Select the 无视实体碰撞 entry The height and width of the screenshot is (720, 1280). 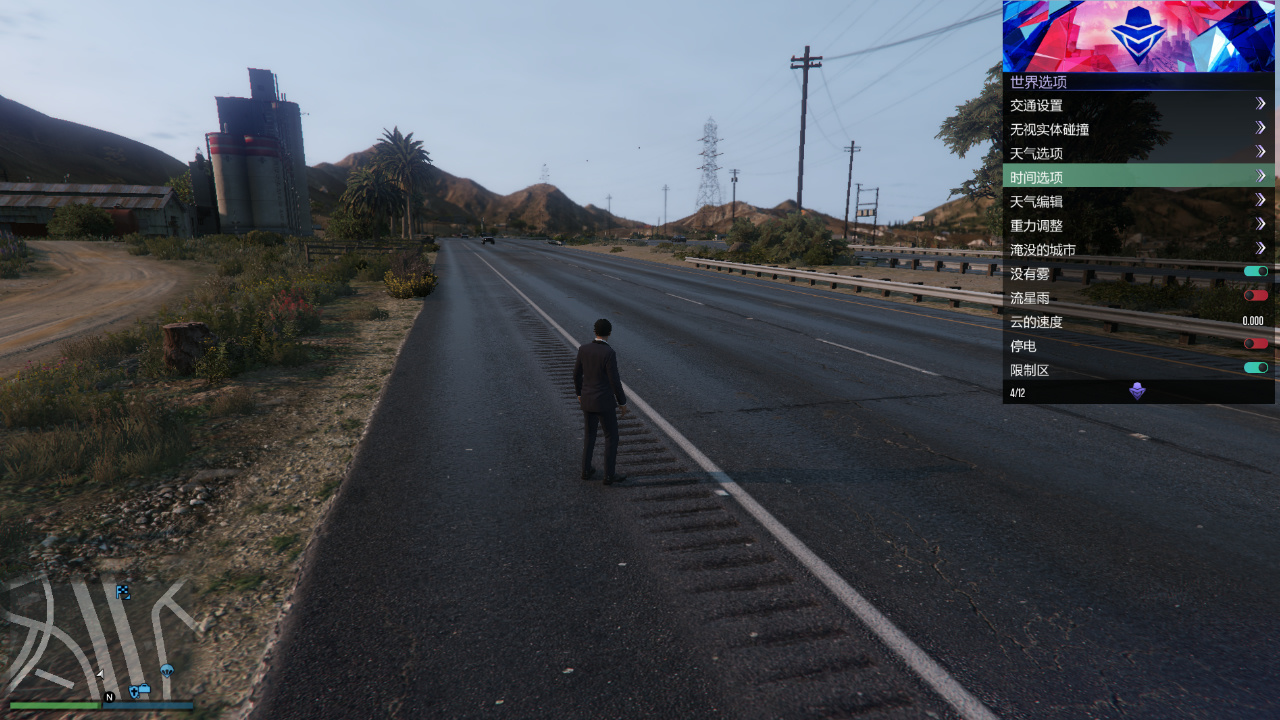(1138, 129)
